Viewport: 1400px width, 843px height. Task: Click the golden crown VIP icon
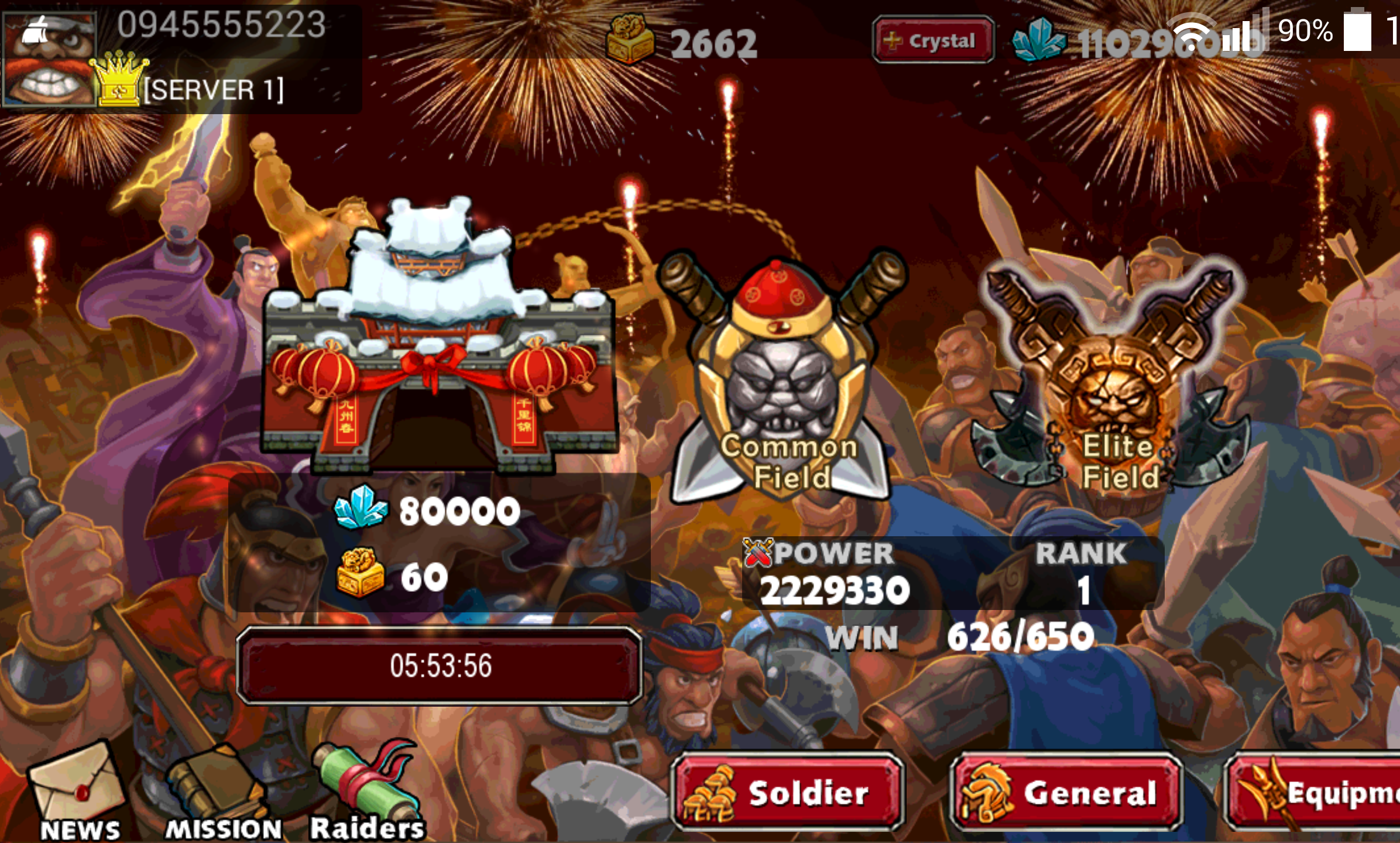(x=120, y=79)
